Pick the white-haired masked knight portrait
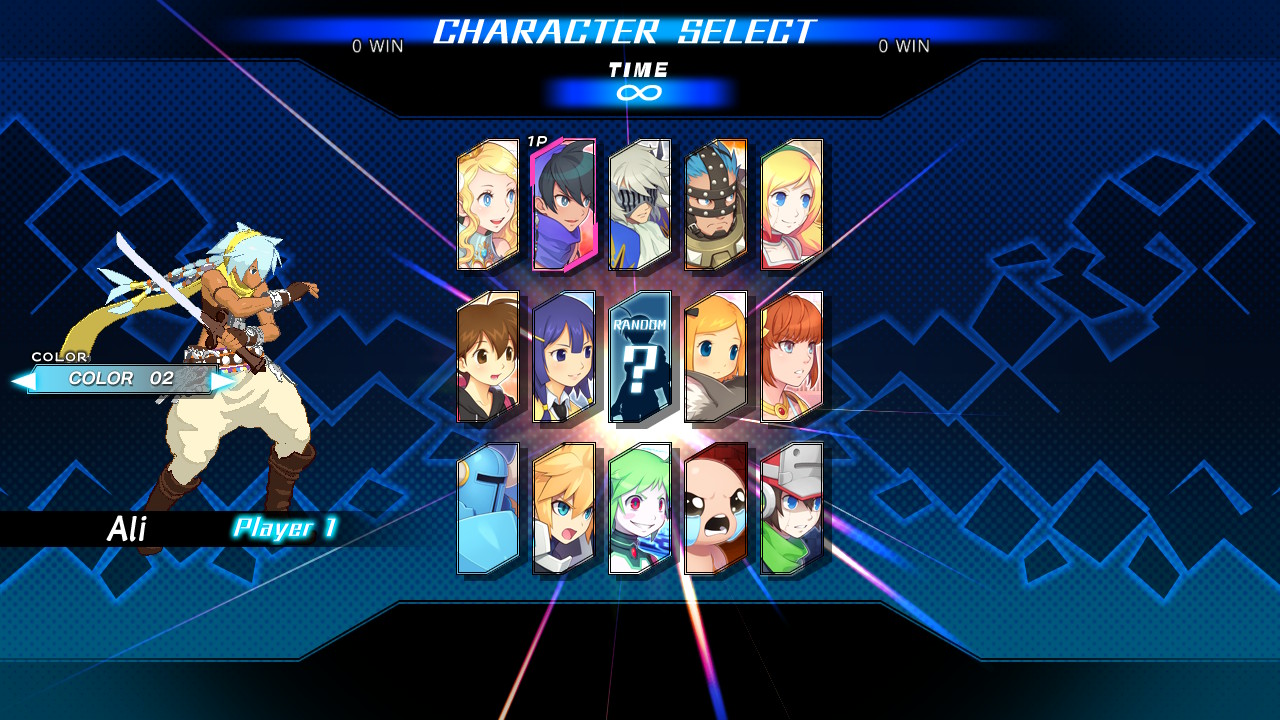This screenshot has width=1280, height=720. [640, 205]
